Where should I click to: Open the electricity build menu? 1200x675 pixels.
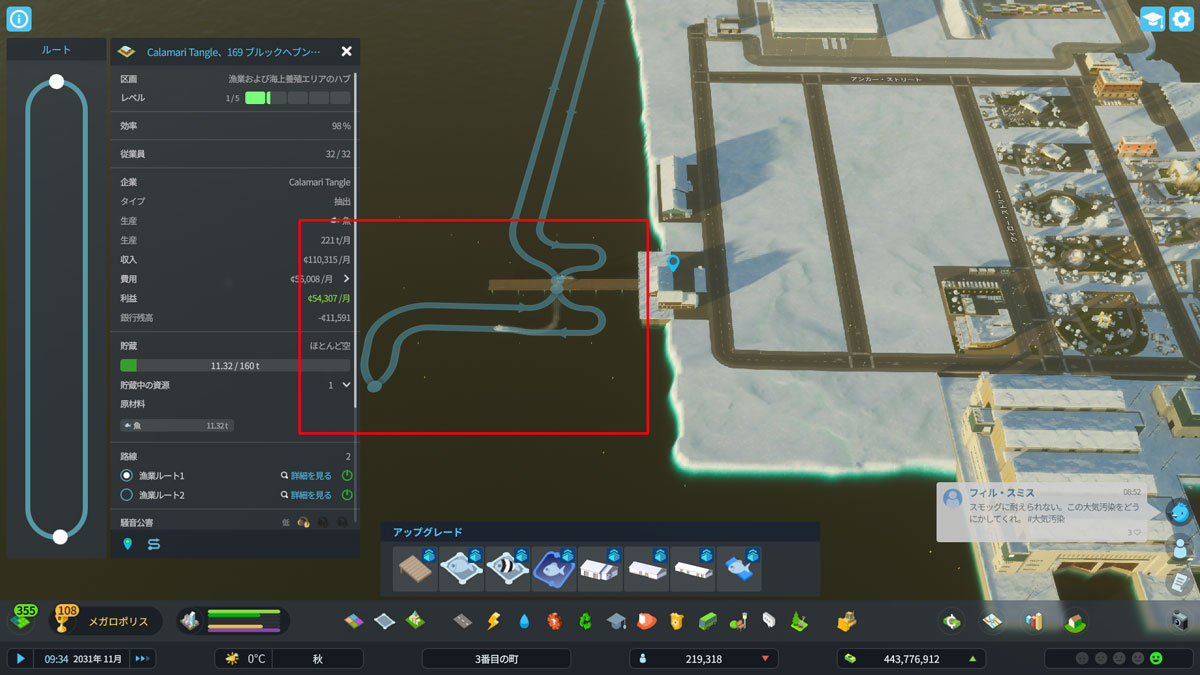point(493,621)
